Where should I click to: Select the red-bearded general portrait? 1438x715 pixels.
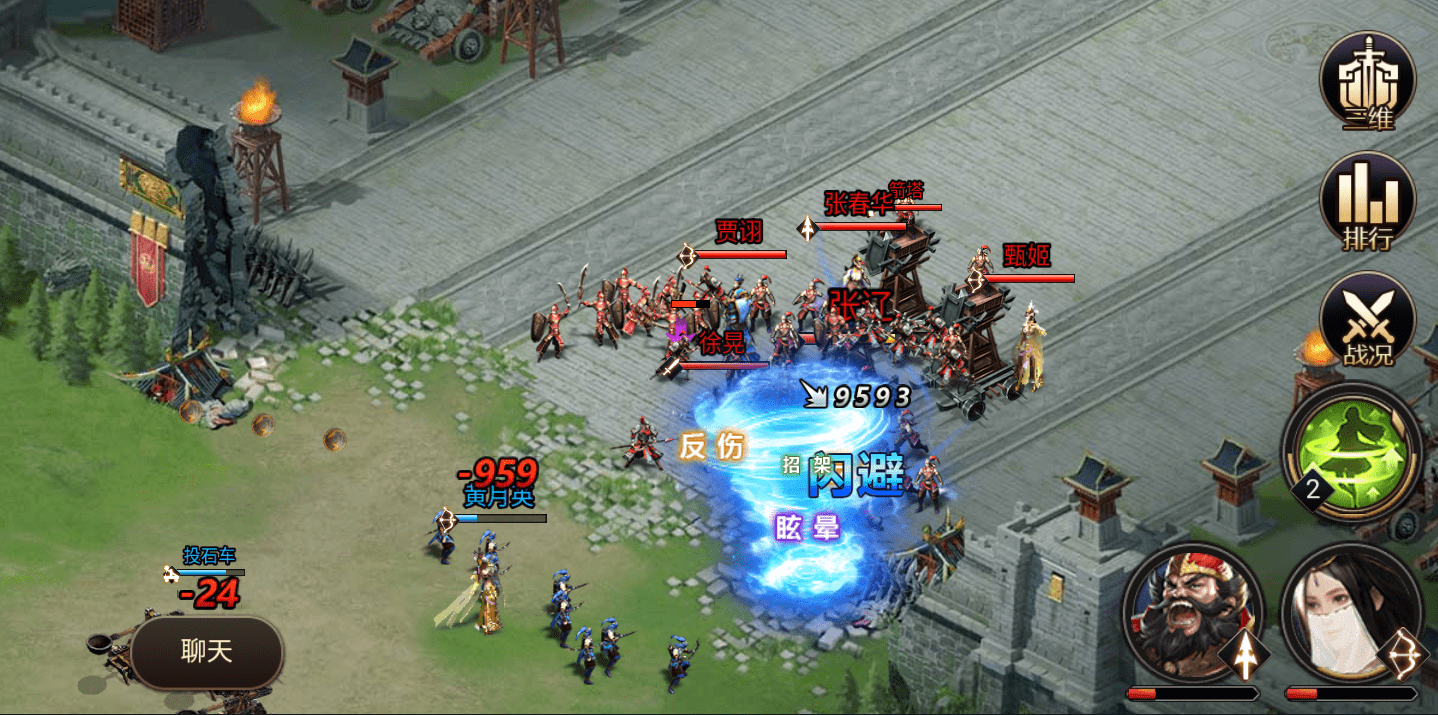click(1192, 614)
